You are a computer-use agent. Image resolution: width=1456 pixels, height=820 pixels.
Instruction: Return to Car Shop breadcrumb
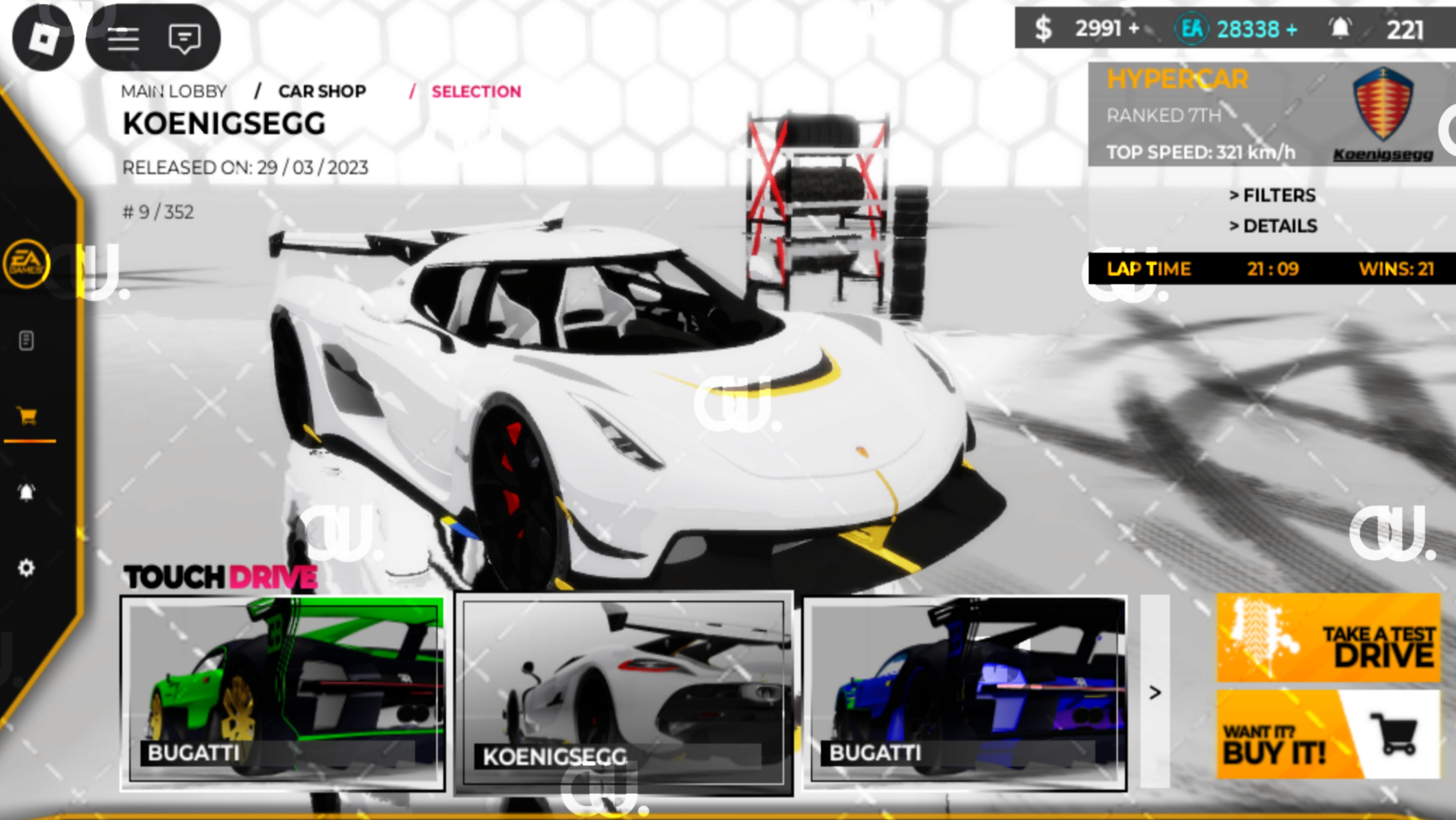pyautogui.click(x=322, y=91)
